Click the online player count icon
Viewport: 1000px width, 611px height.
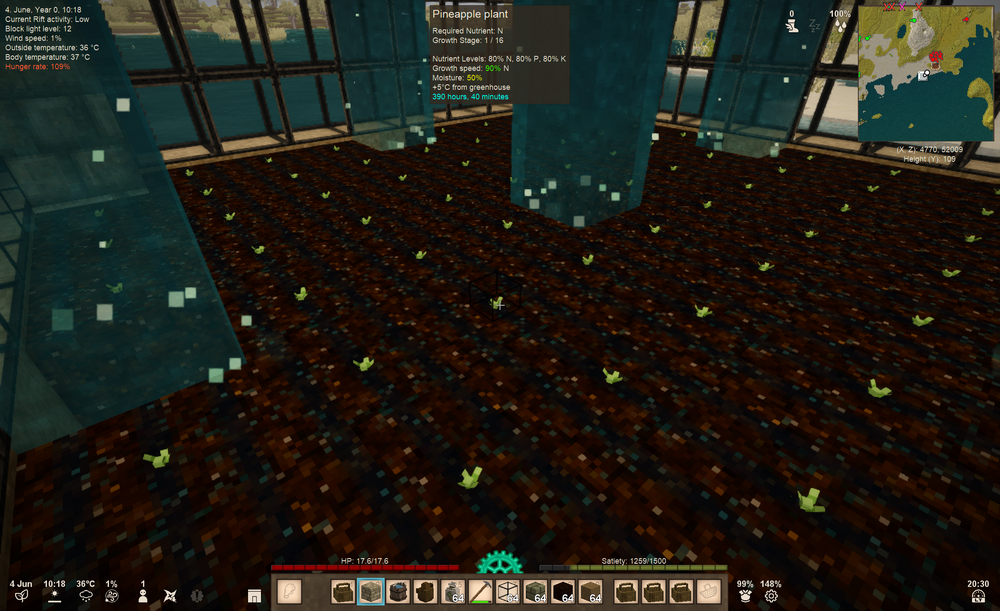[142, 595]
